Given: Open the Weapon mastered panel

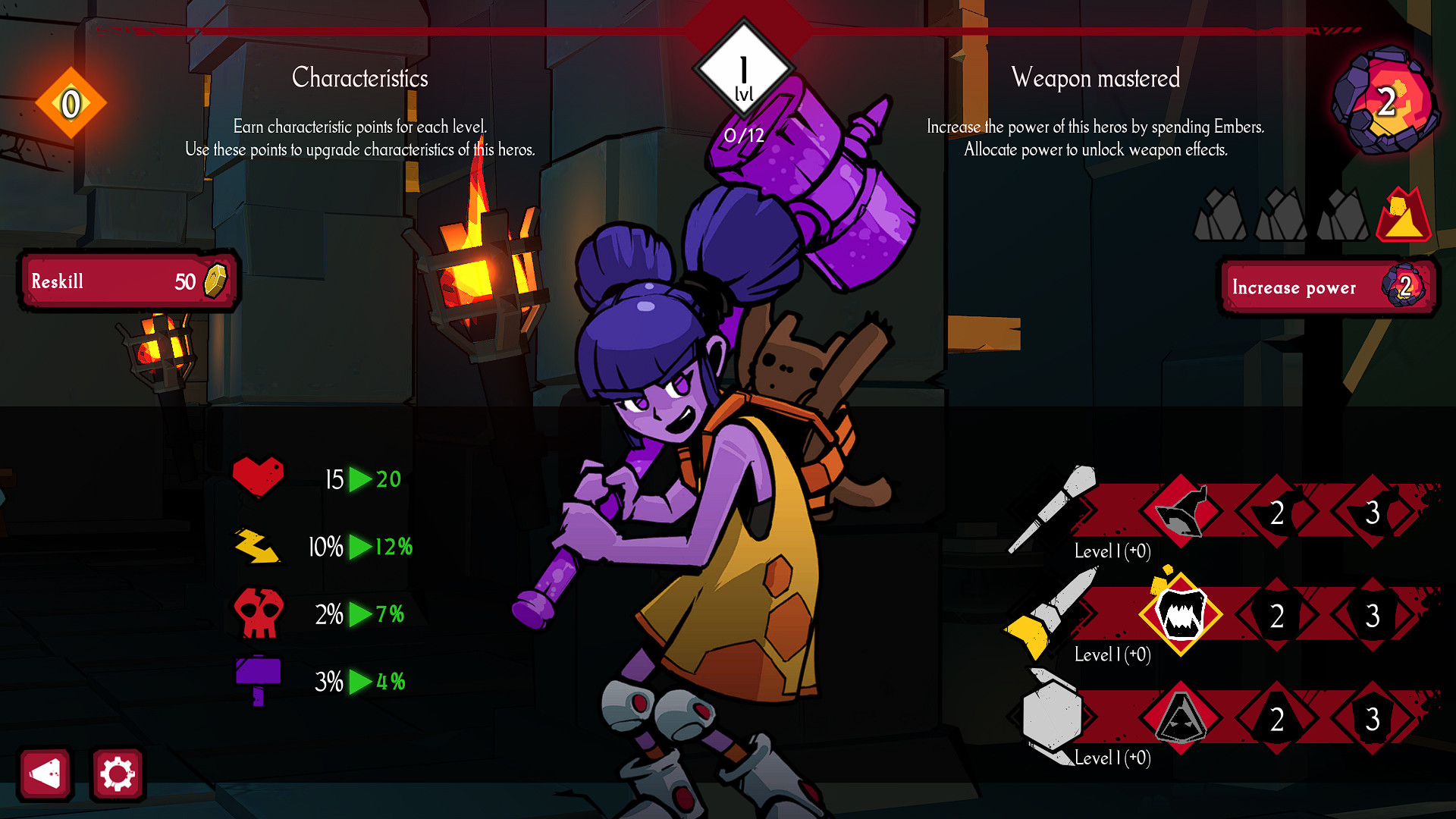Looking at the screenshot, I should pos(1096,78).
